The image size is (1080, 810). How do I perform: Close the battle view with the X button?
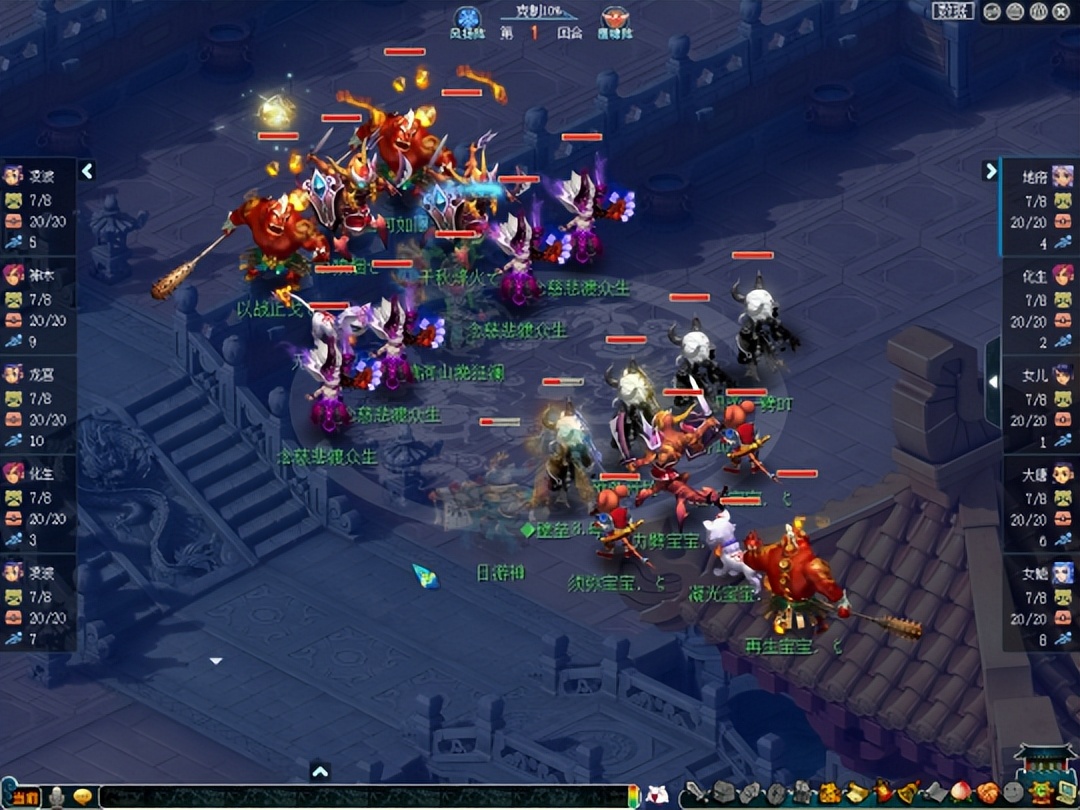(1059, 11)
